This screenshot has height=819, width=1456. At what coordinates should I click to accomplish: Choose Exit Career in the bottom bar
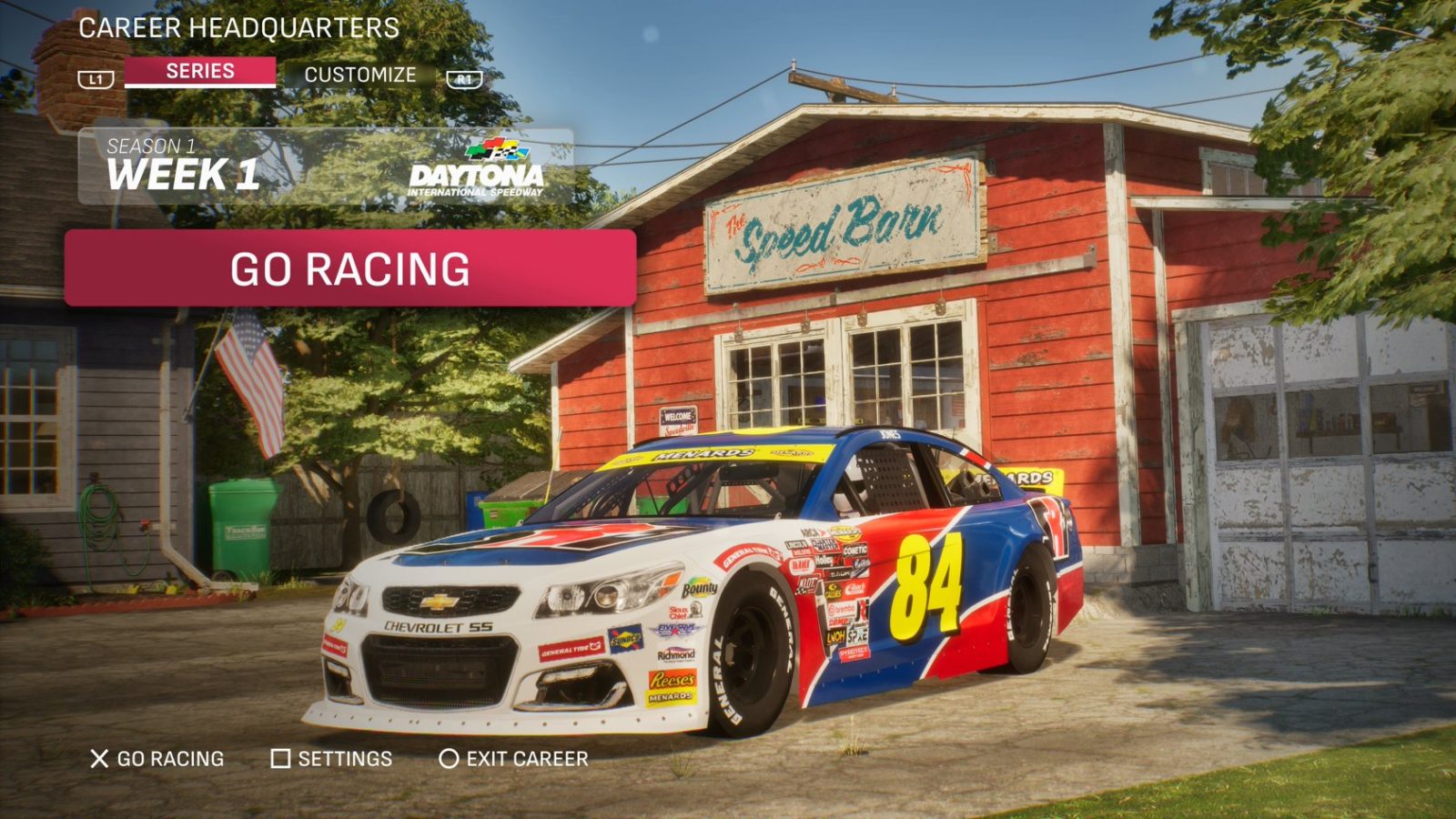coord(514,759)
